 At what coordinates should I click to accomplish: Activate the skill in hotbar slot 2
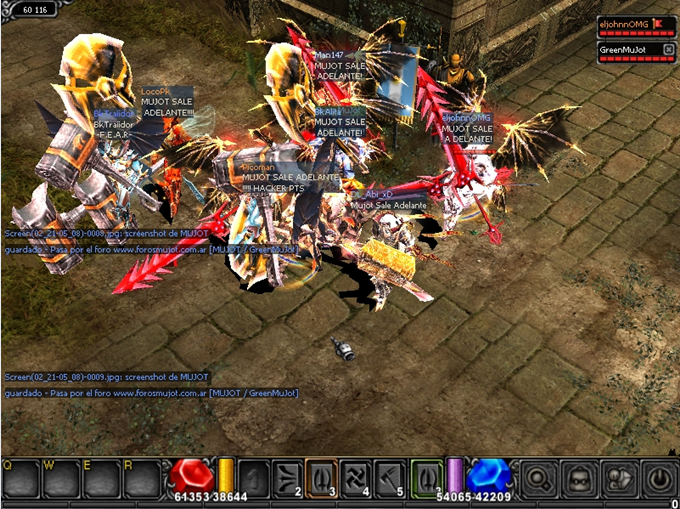pos(287,478)
